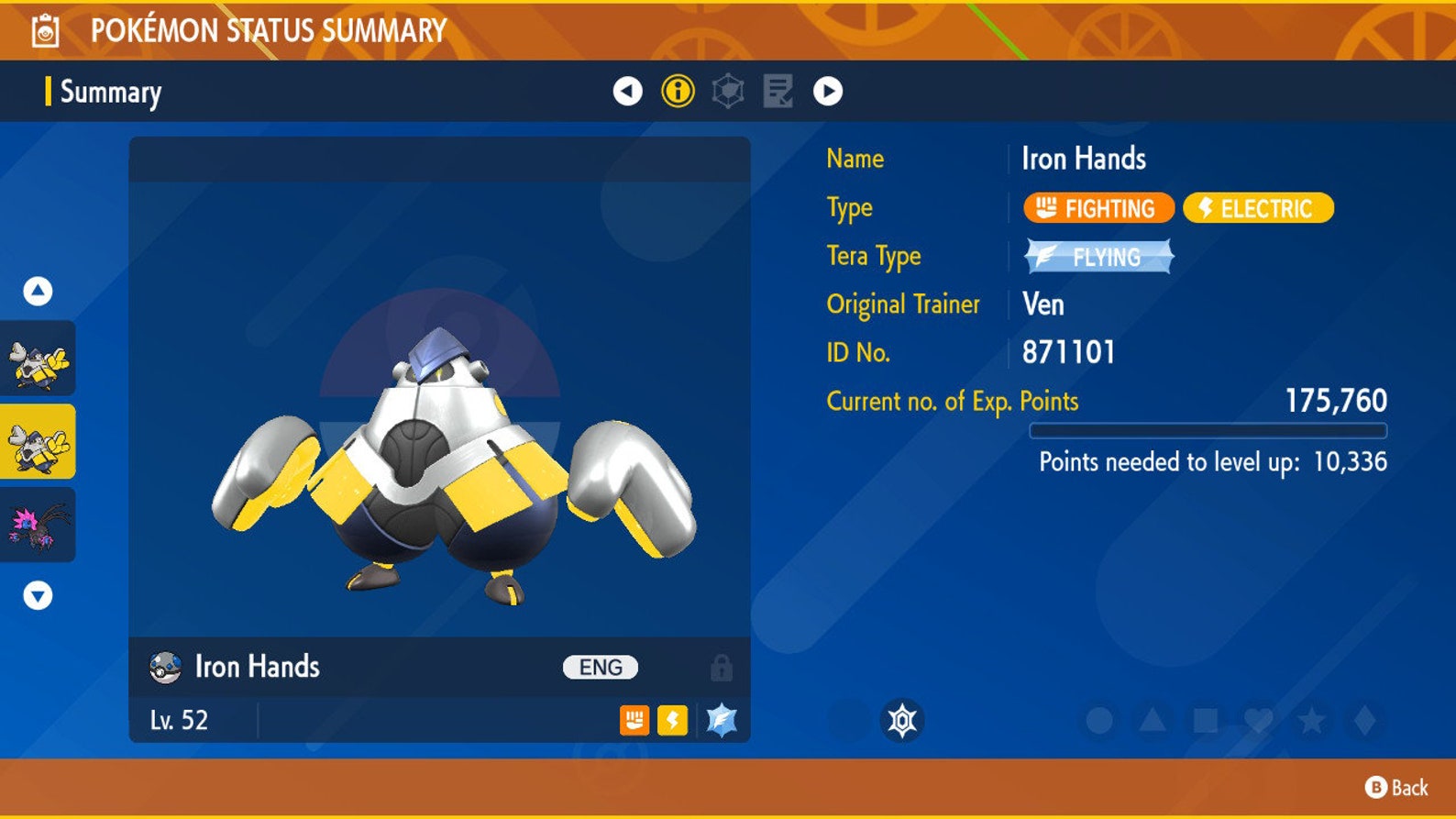The image size is (1456, 819).
Task: Select the Fighting fist icon under Lv. 52
Action: 633,721
